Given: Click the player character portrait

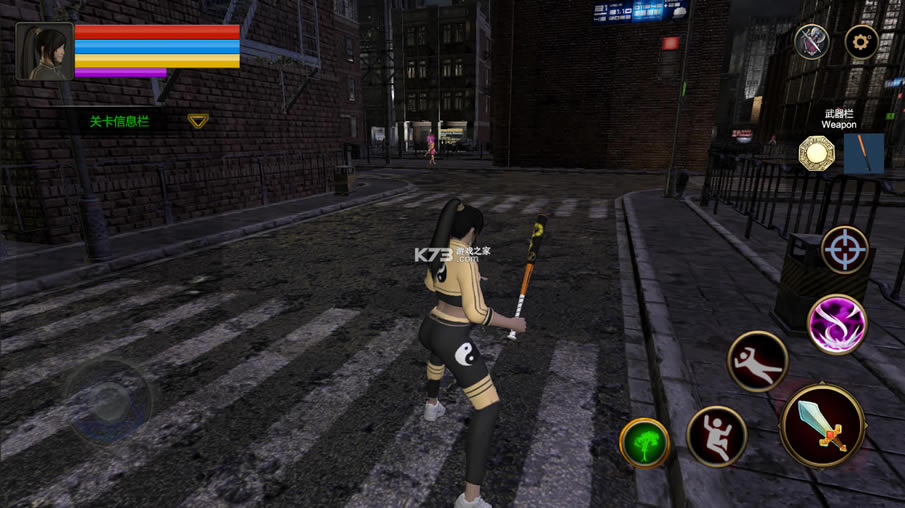Looking at the screenshot, I should [x=44, y=52].
